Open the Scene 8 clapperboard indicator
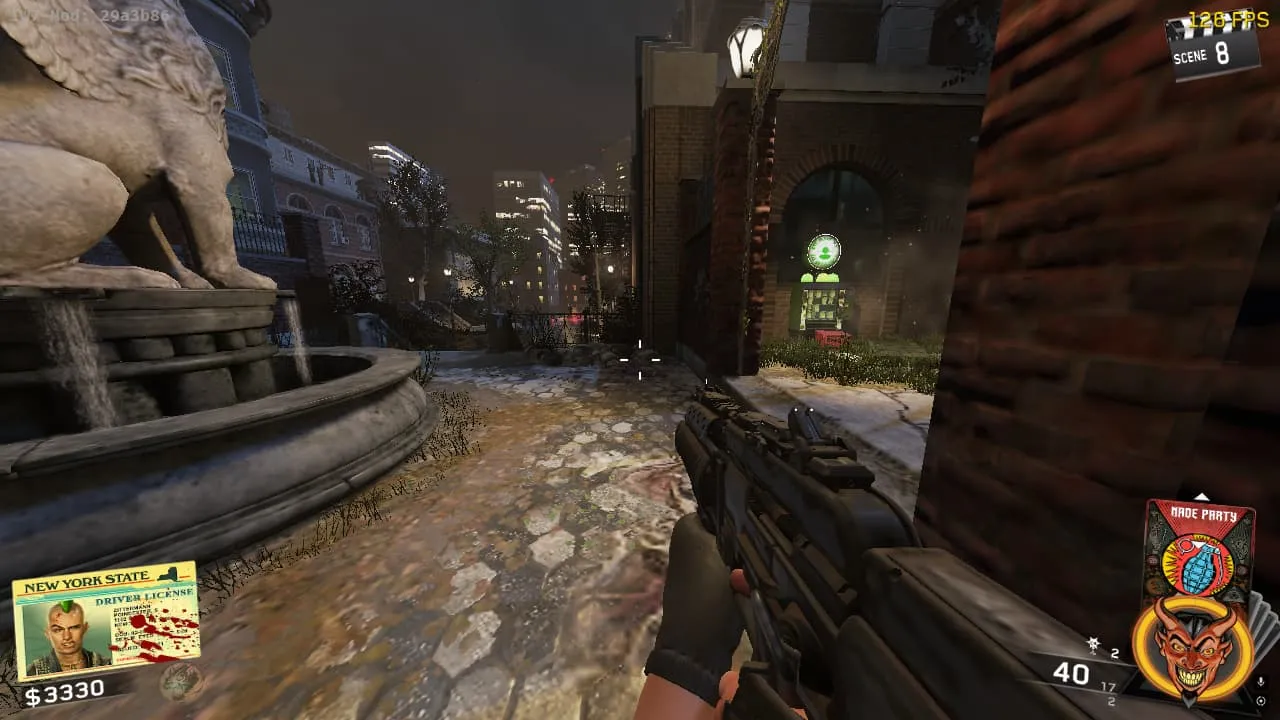Viewport: 1280px width, 720px height. point(1212,45)
